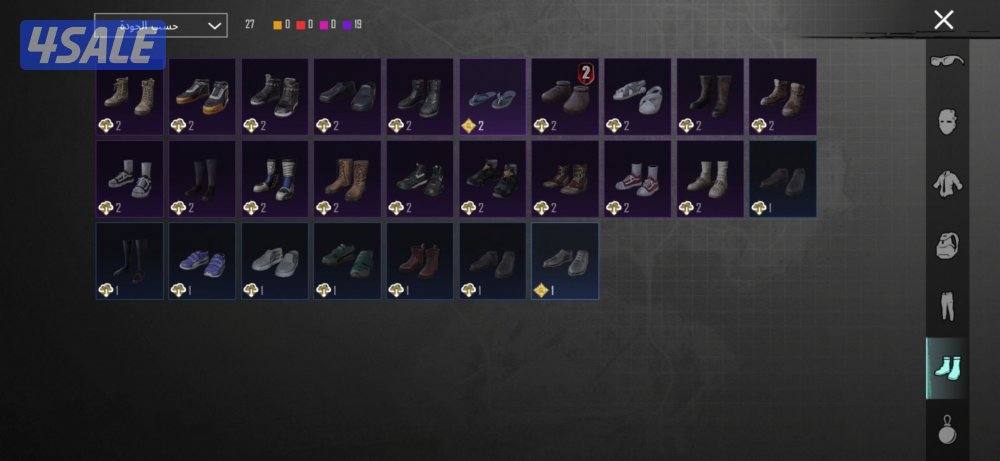The image size is (1000, 461).
Task: Click the 4SALE watermark logo
Action: pyautogui.click(x=92, y=45)
